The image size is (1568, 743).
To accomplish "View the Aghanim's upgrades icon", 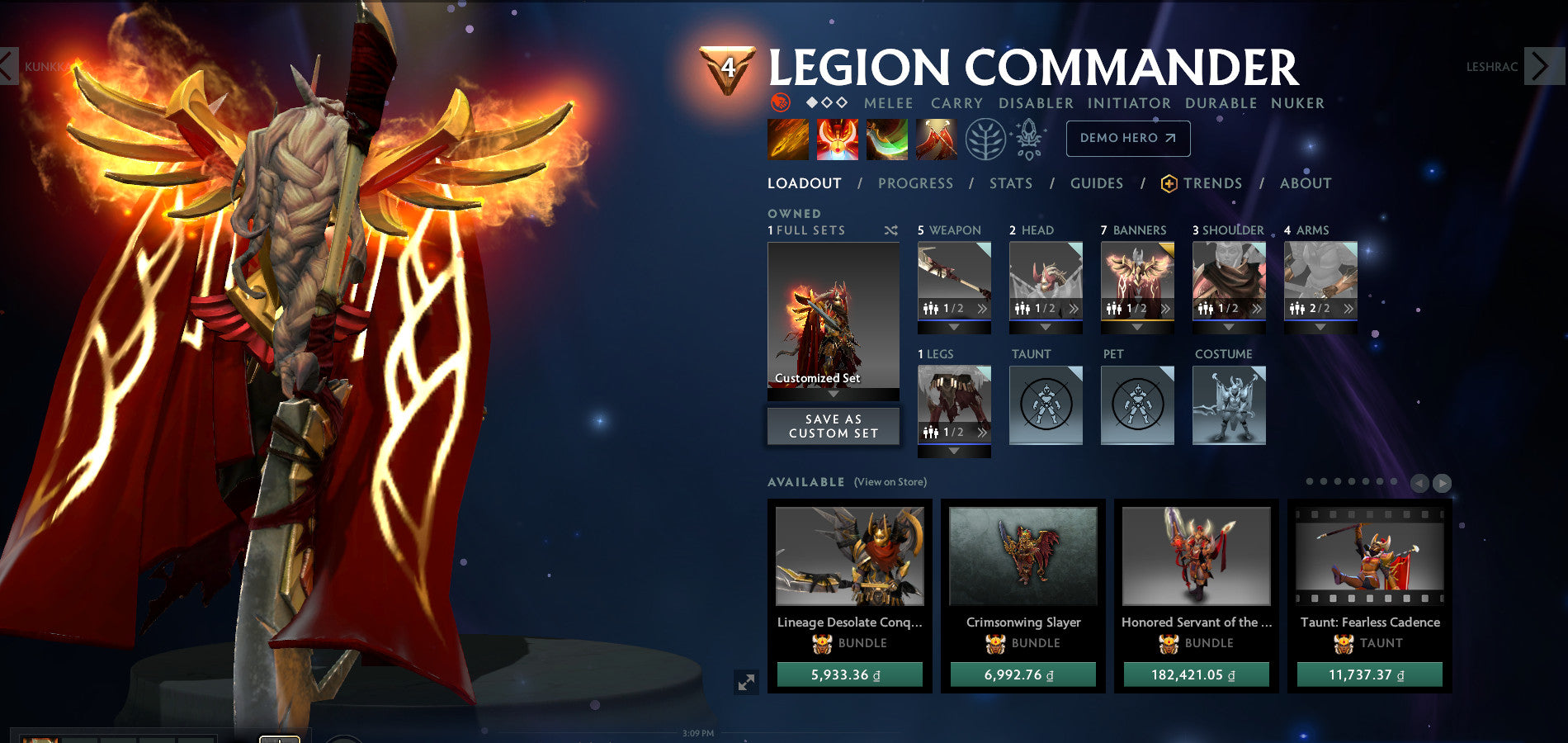I will 1027,139.
